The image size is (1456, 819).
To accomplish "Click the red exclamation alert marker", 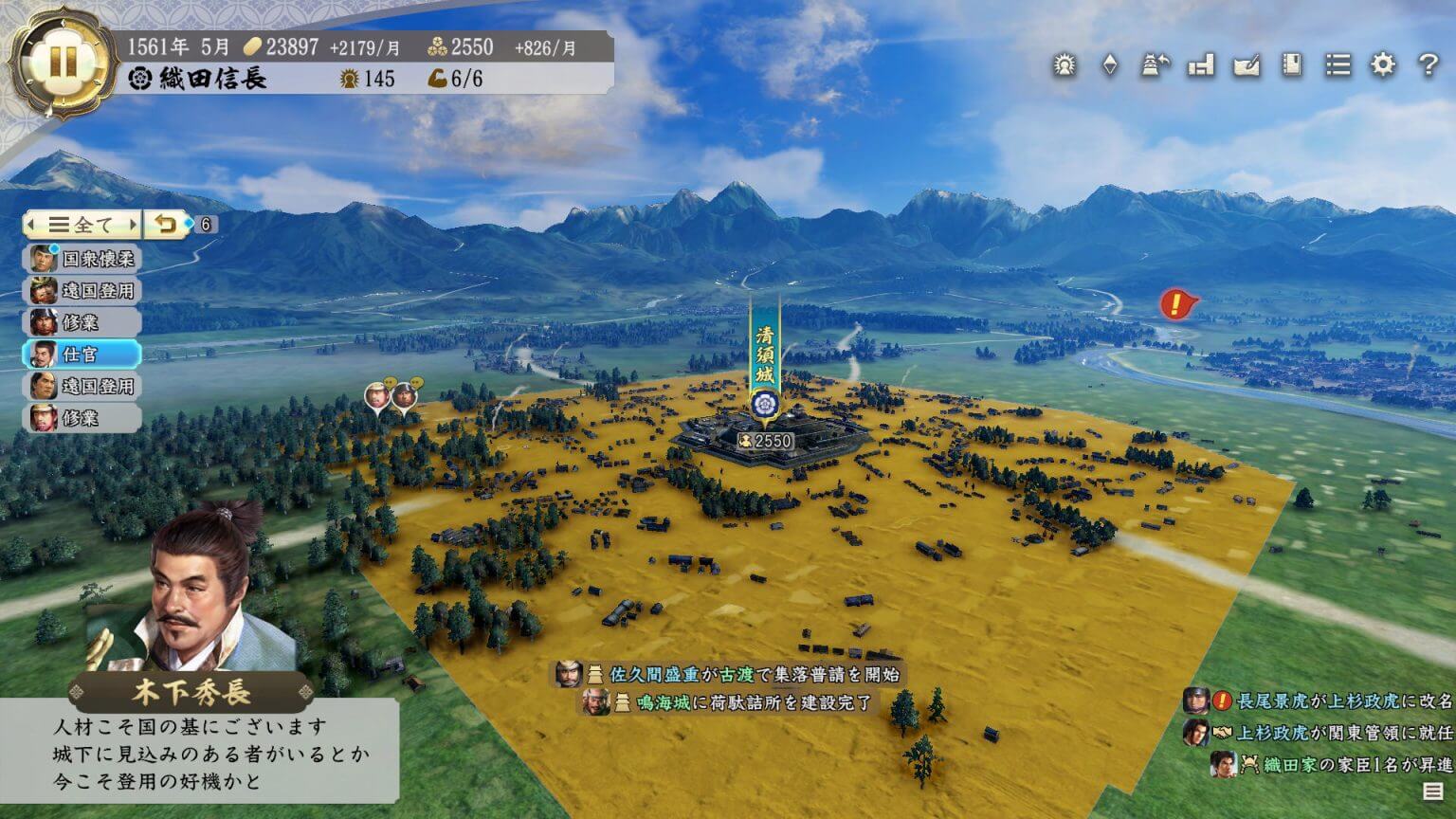I will (x=1176, y=304).
